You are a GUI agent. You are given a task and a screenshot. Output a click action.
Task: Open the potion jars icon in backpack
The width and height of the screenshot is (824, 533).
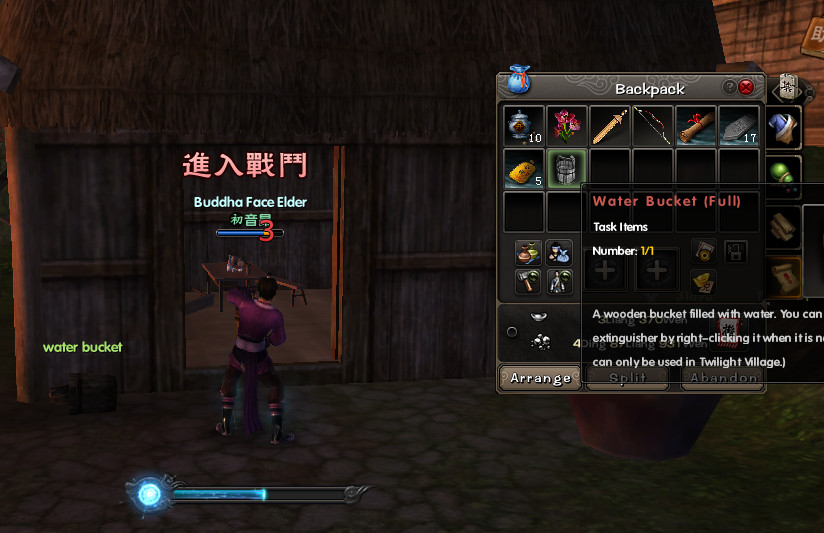[529, 253]
